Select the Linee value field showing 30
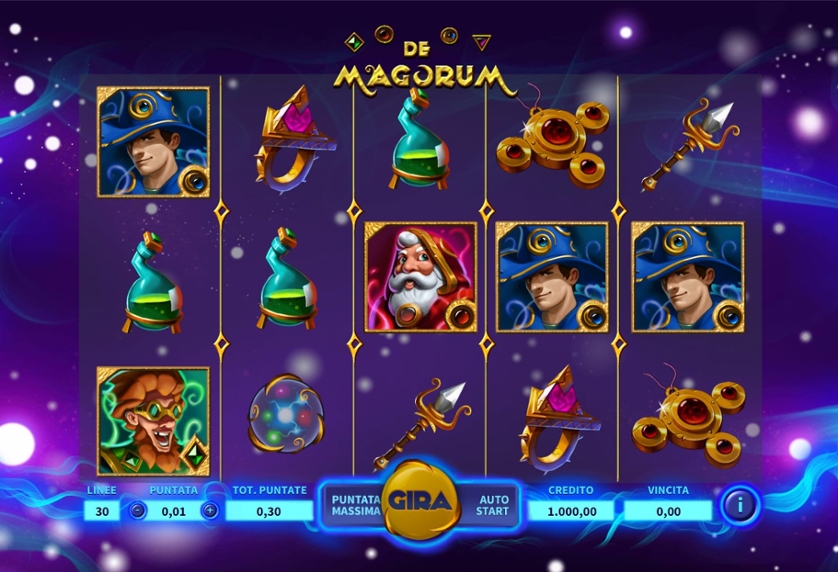Screen dimensions: 838x572 coord(101,510)
